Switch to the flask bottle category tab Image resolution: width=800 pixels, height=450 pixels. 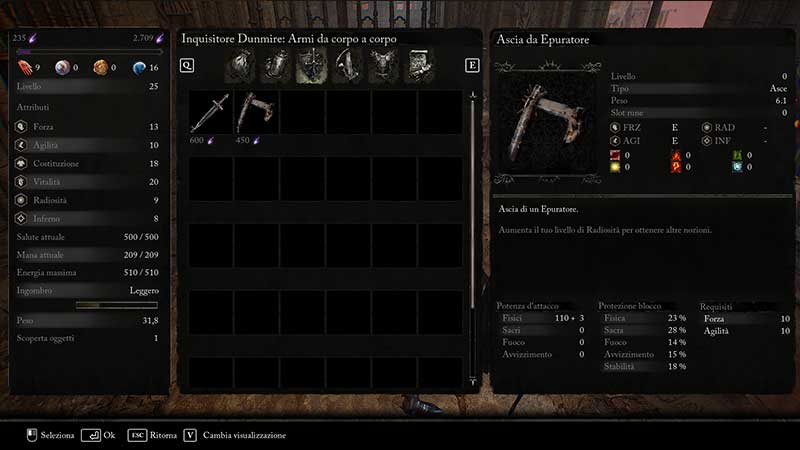click(x=276, y=66)
